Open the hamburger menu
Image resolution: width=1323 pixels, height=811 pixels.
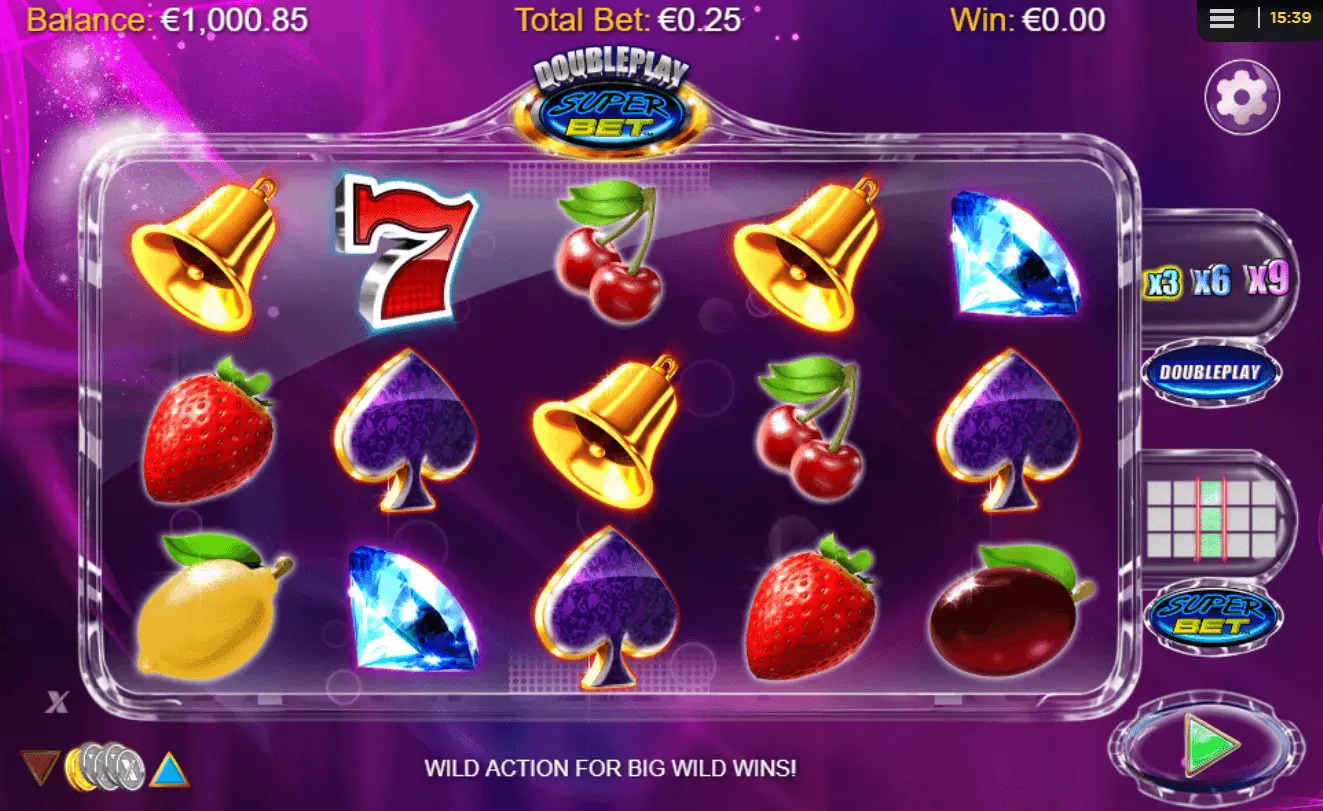pos(1221,18)
